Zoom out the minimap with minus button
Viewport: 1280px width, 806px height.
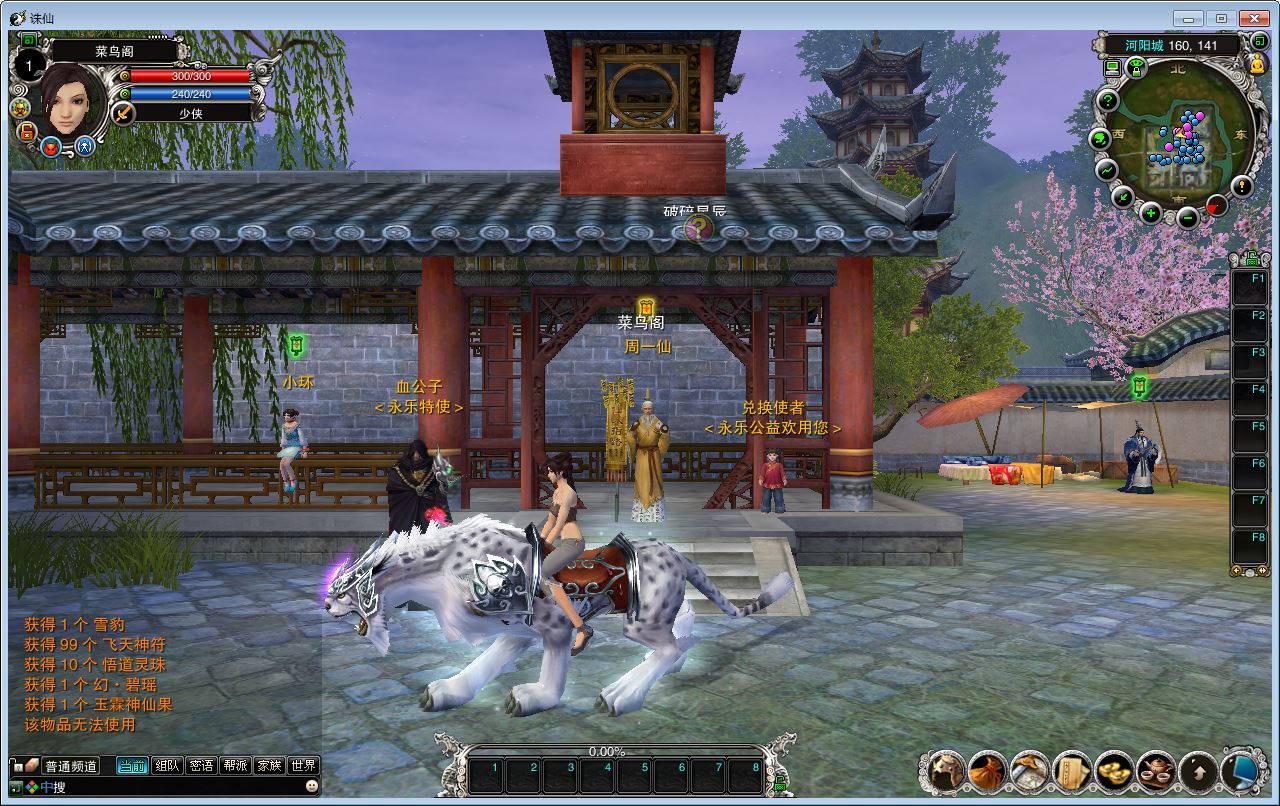[x=1187, y=218]
